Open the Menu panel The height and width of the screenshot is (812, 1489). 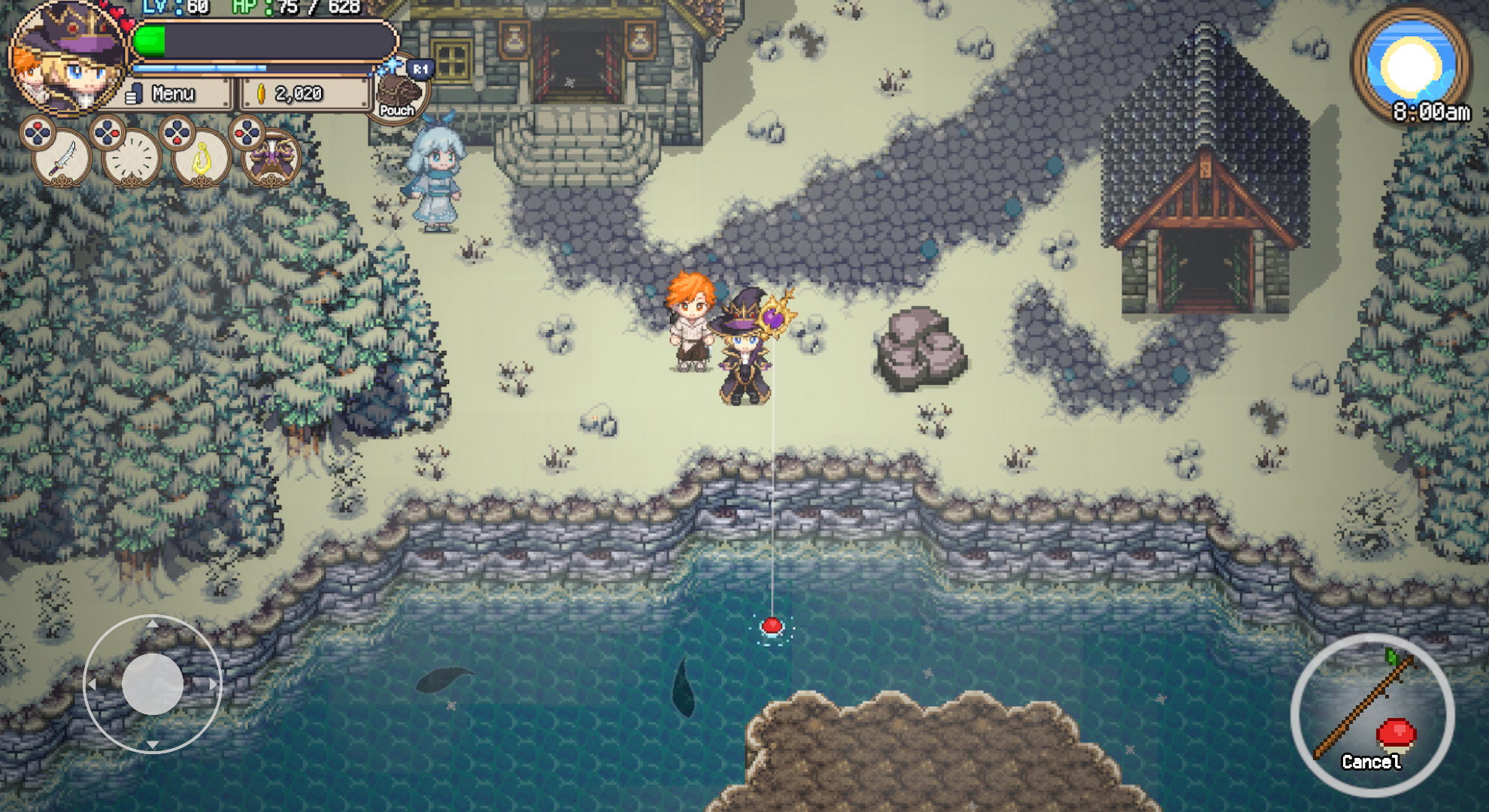pos(174,93)
